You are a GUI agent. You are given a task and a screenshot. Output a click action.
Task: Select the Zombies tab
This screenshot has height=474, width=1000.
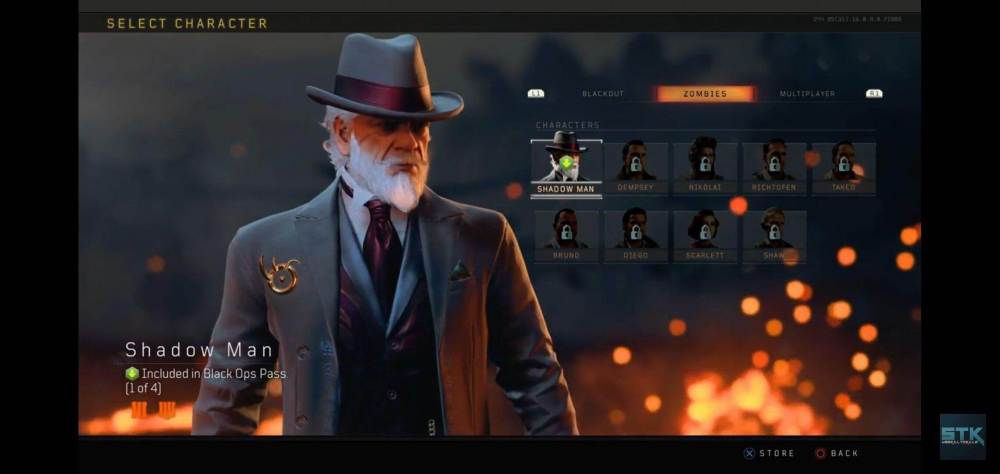705,94
